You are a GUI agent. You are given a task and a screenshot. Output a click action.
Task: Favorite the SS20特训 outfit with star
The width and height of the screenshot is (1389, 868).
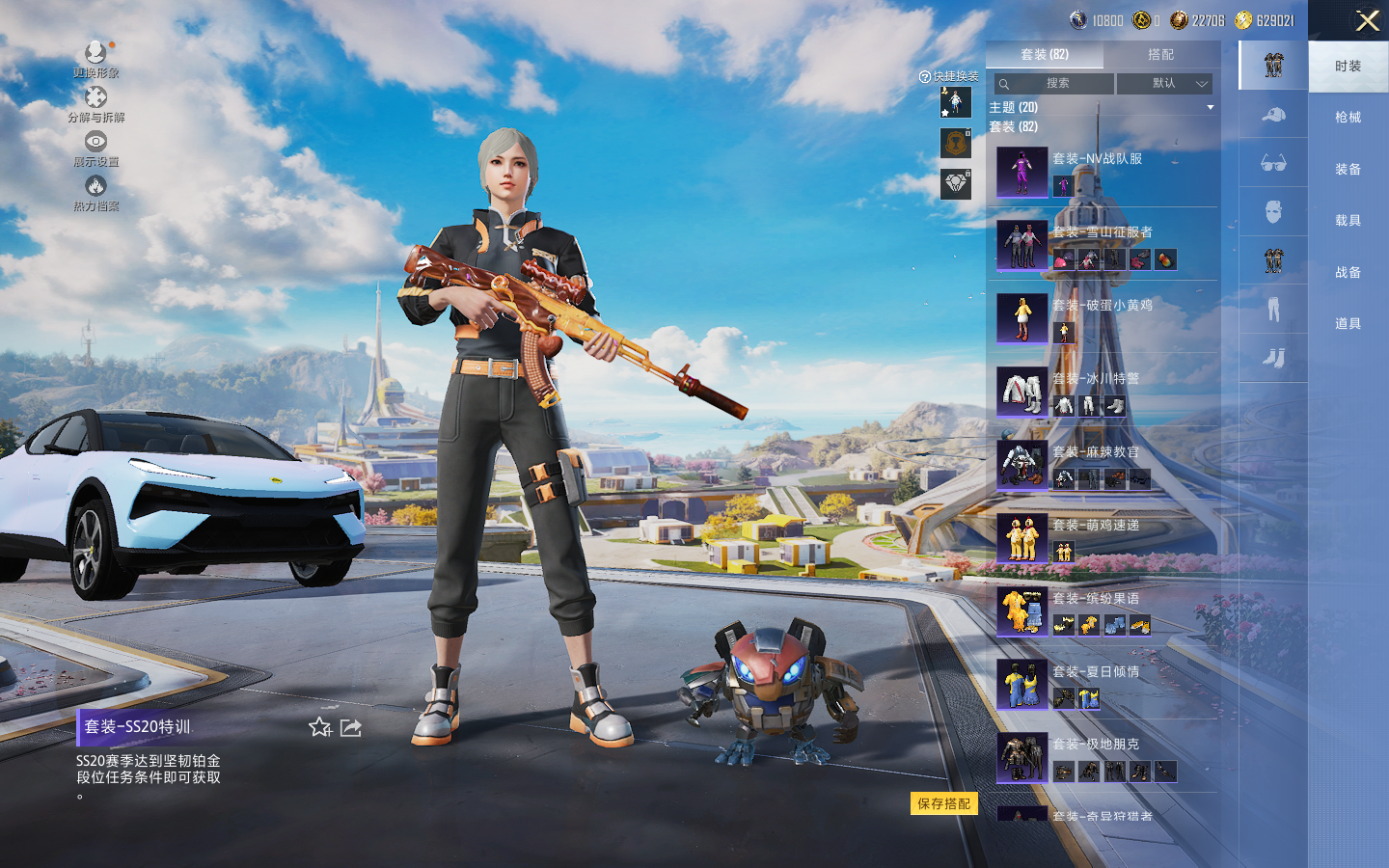click(320, 727)
